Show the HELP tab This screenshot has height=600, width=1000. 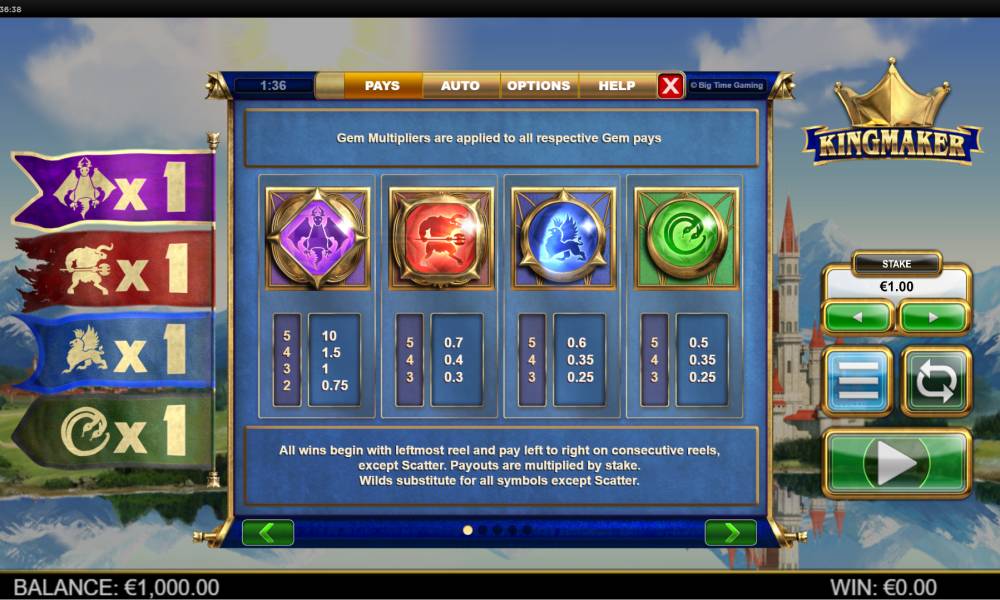616,86
